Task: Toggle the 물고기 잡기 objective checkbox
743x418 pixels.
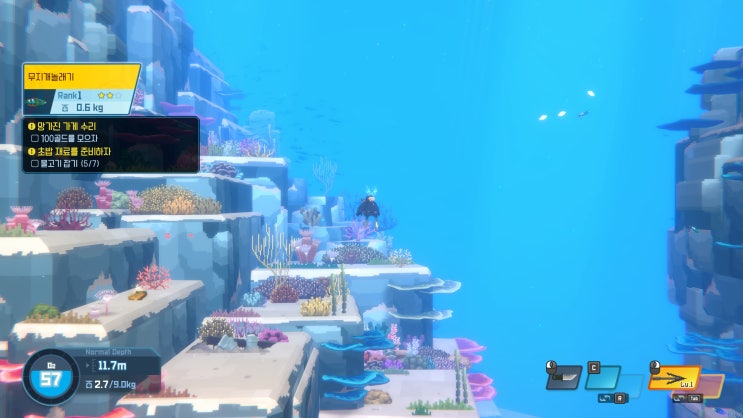Action: pos(35,163)
